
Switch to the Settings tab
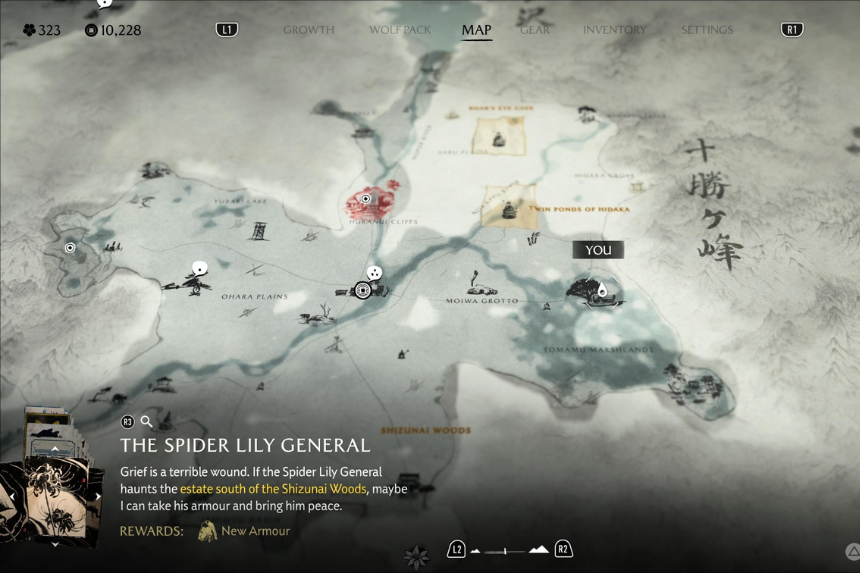click(707, 30)
